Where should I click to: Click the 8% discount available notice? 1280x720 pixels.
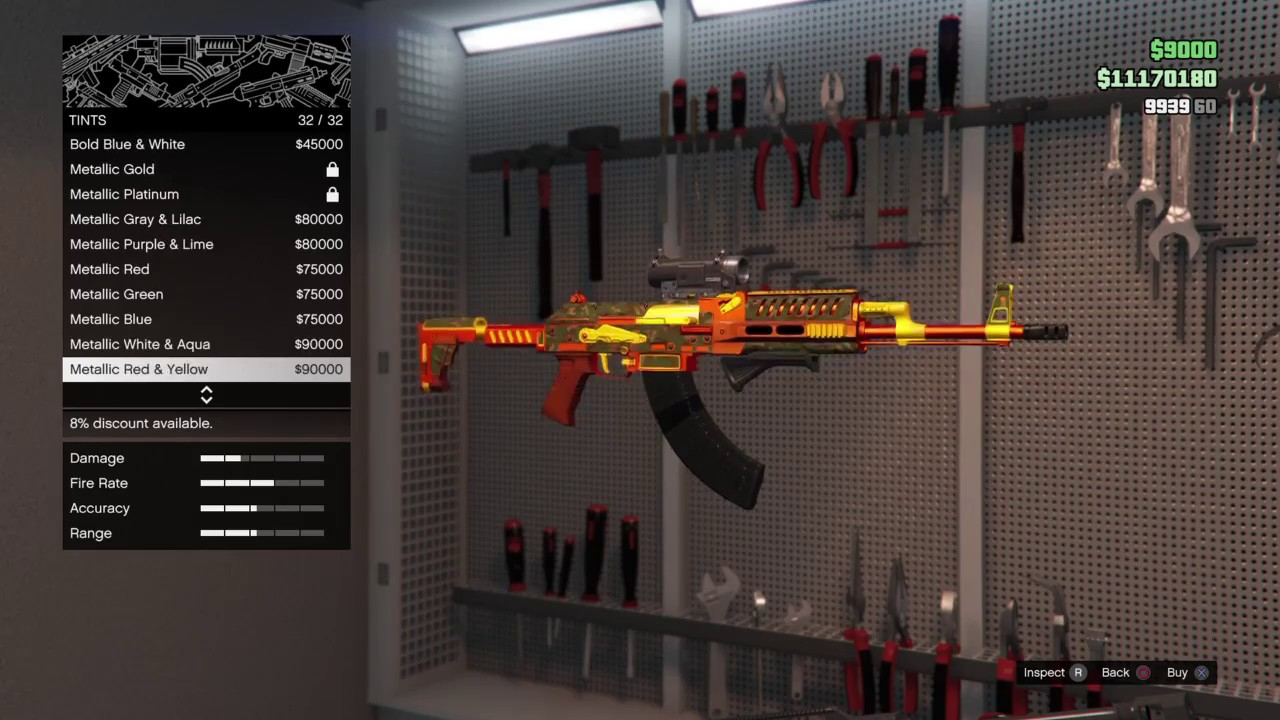[140, 423]
